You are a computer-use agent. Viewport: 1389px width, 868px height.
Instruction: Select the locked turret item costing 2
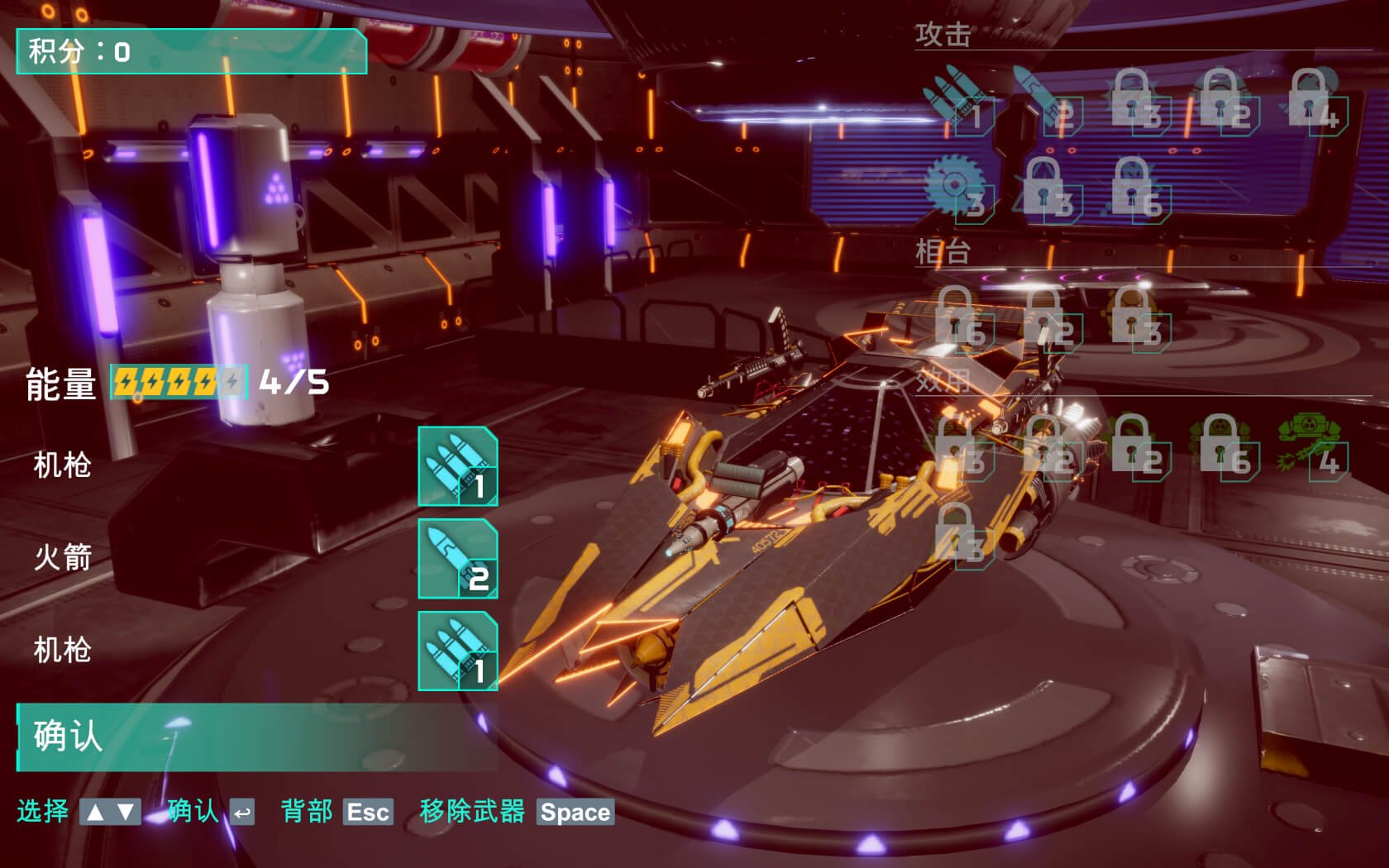pos(1047,320)
